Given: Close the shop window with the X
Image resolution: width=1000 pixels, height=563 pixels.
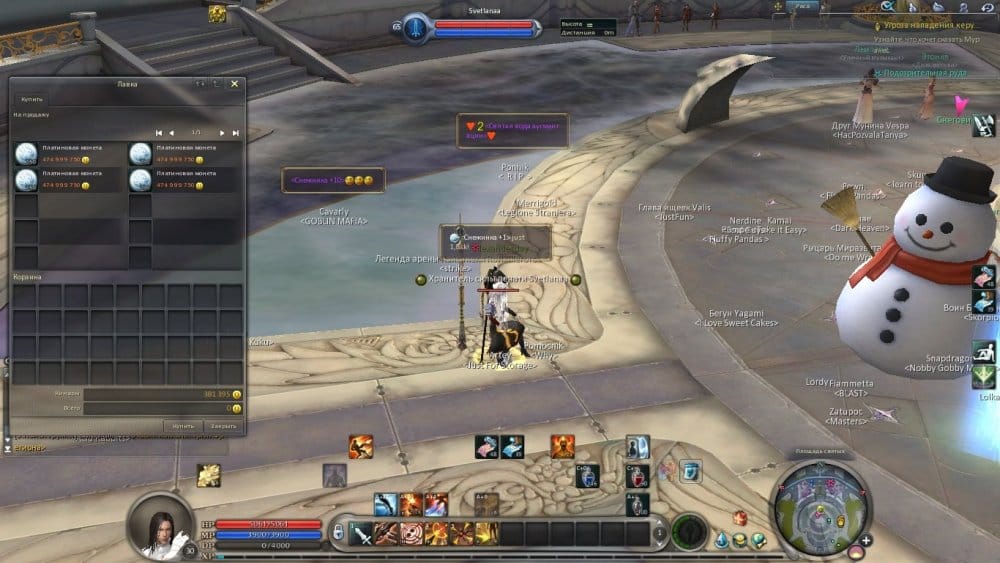Looking at the screenshot, I should tap(234, 84).
